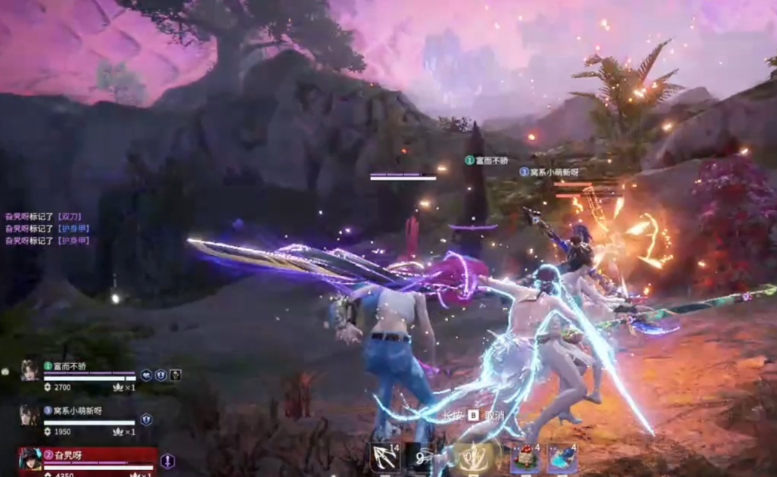Click the purple sword hexagon icon beside 旮旯呀
The image size is (777, 477).
pos(167,461)
